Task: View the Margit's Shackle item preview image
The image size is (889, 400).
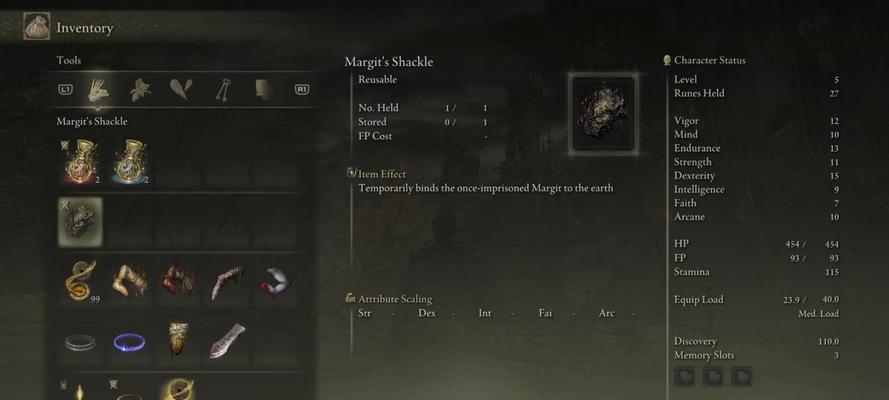Action: click(601, 114)
